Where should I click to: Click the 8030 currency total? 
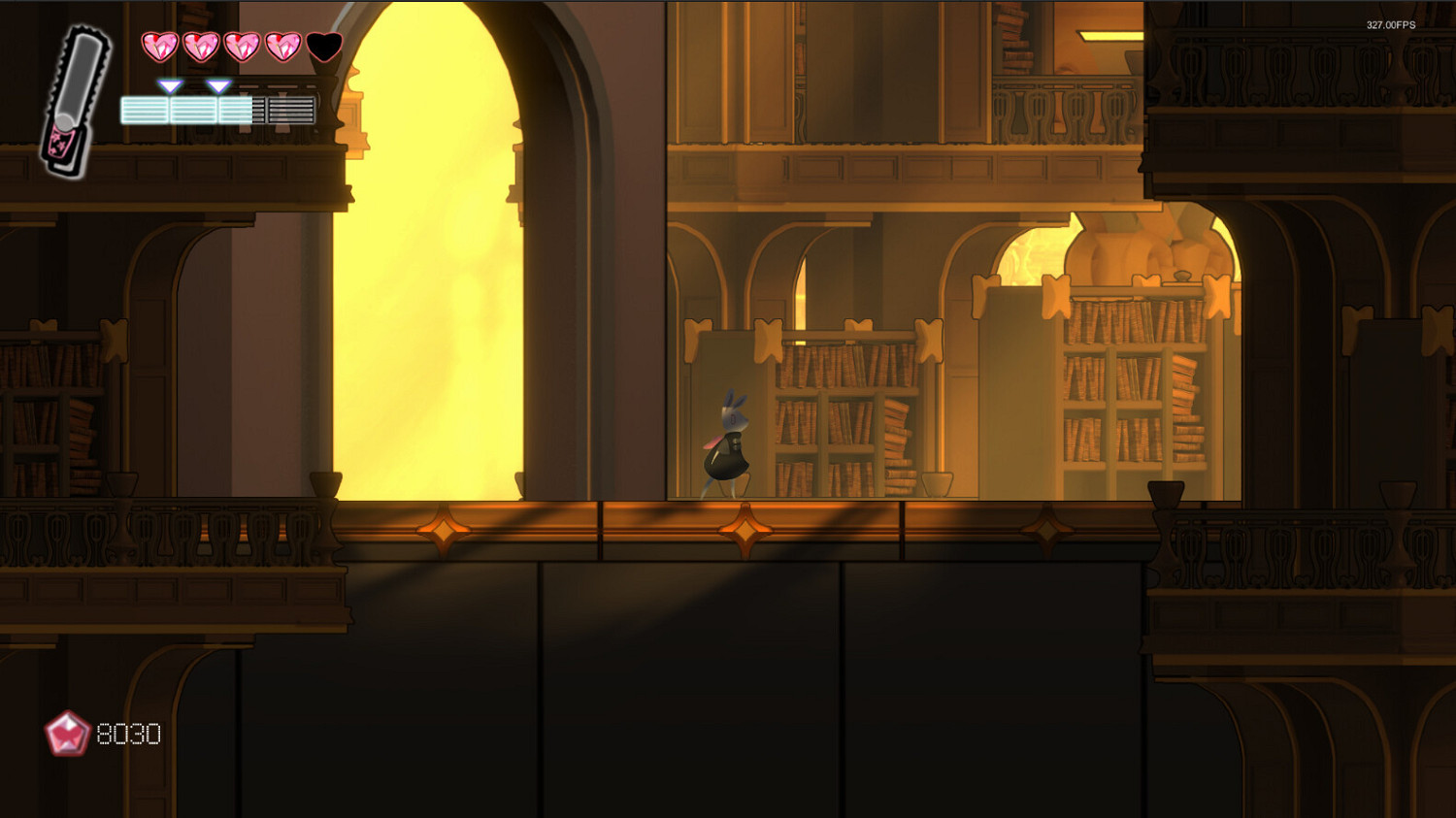coord(127,735)
